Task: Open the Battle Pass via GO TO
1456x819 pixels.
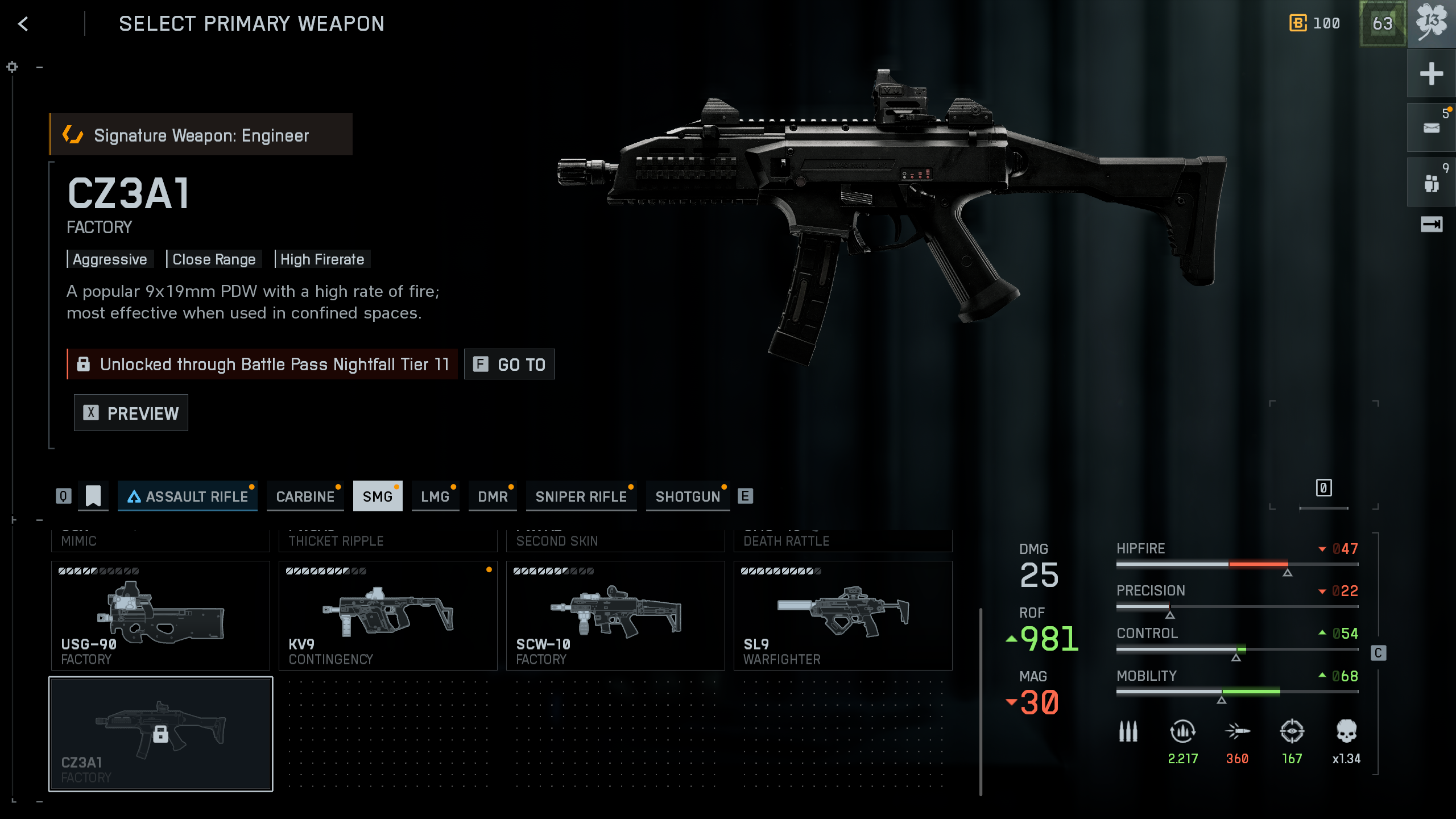Action: pyautogui.click(x=509, y=364)
